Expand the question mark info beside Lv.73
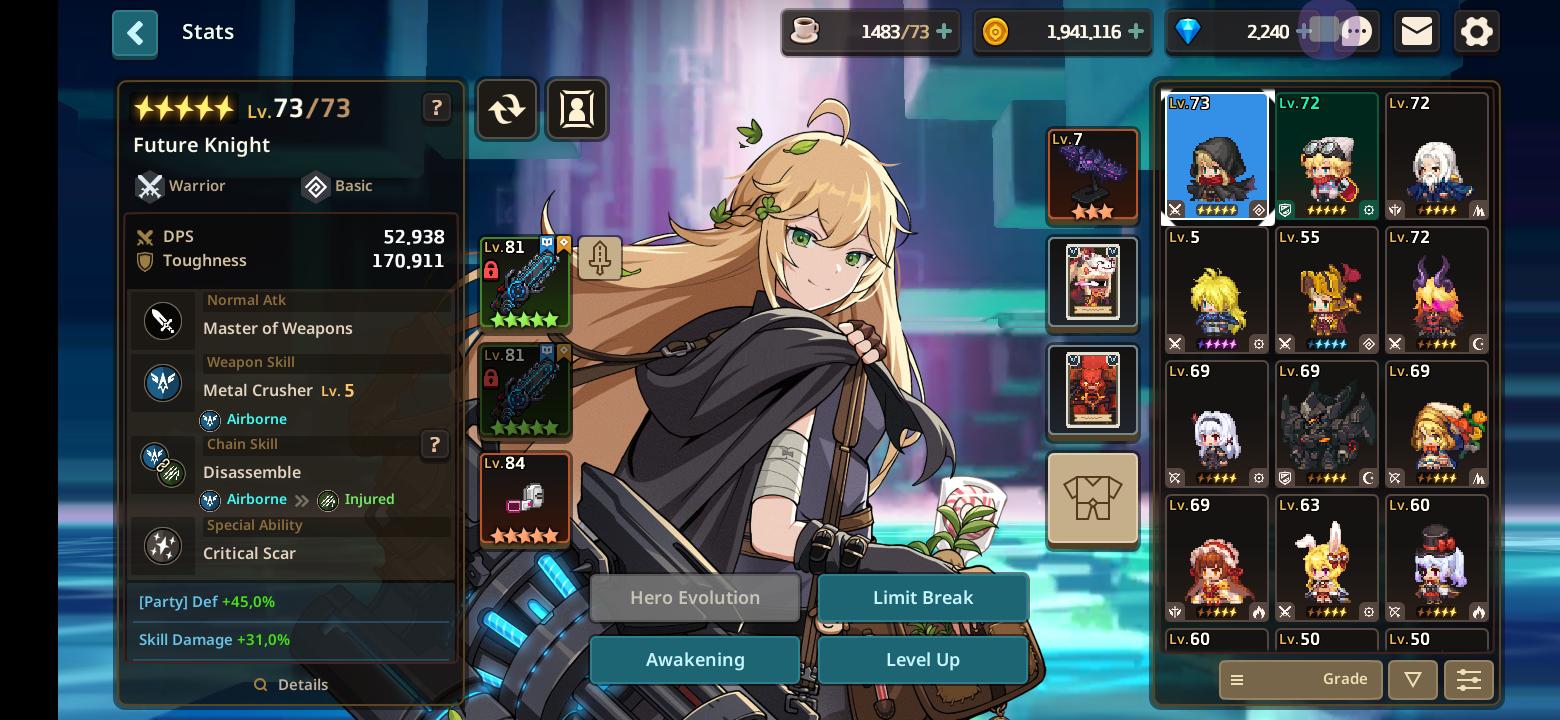Image resolution: width=1560 pixels, height=720 pixels. [437, 107]
